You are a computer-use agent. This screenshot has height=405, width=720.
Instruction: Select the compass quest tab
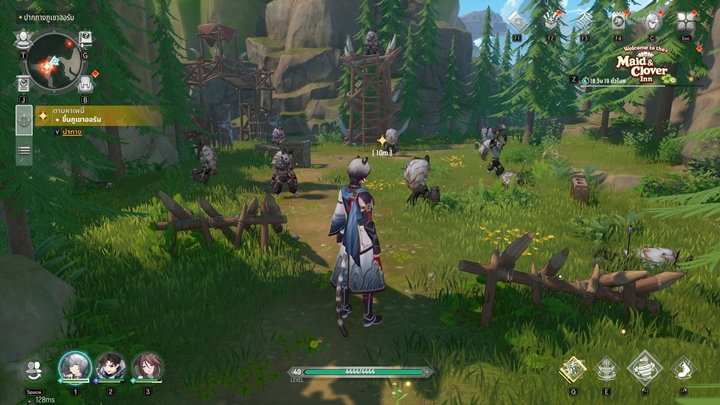pyautogui.click(x=23, y=120)
